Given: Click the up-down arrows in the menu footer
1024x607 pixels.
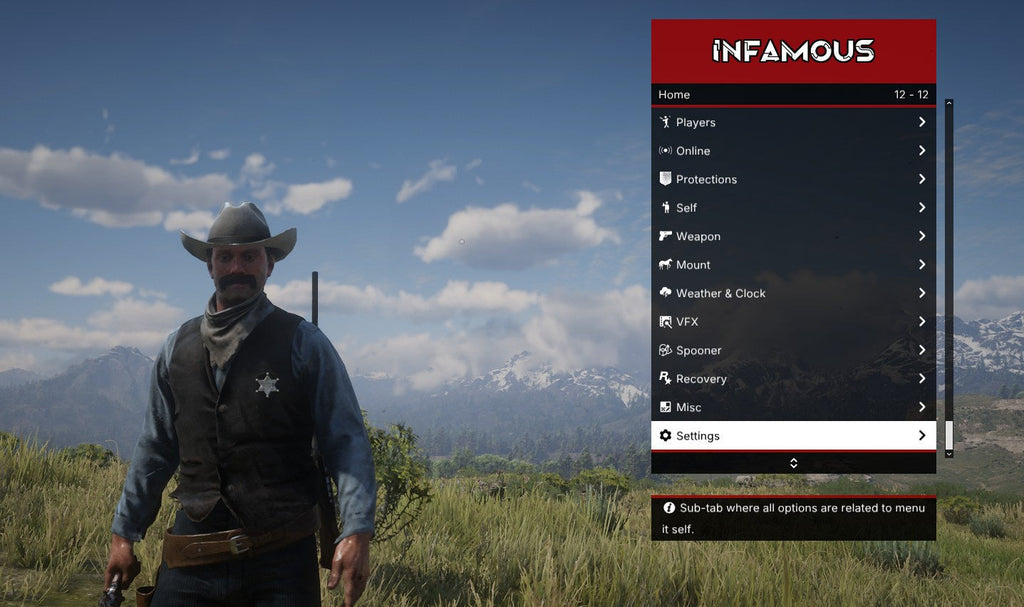Looking at the screenshot, I should point(793,463).
